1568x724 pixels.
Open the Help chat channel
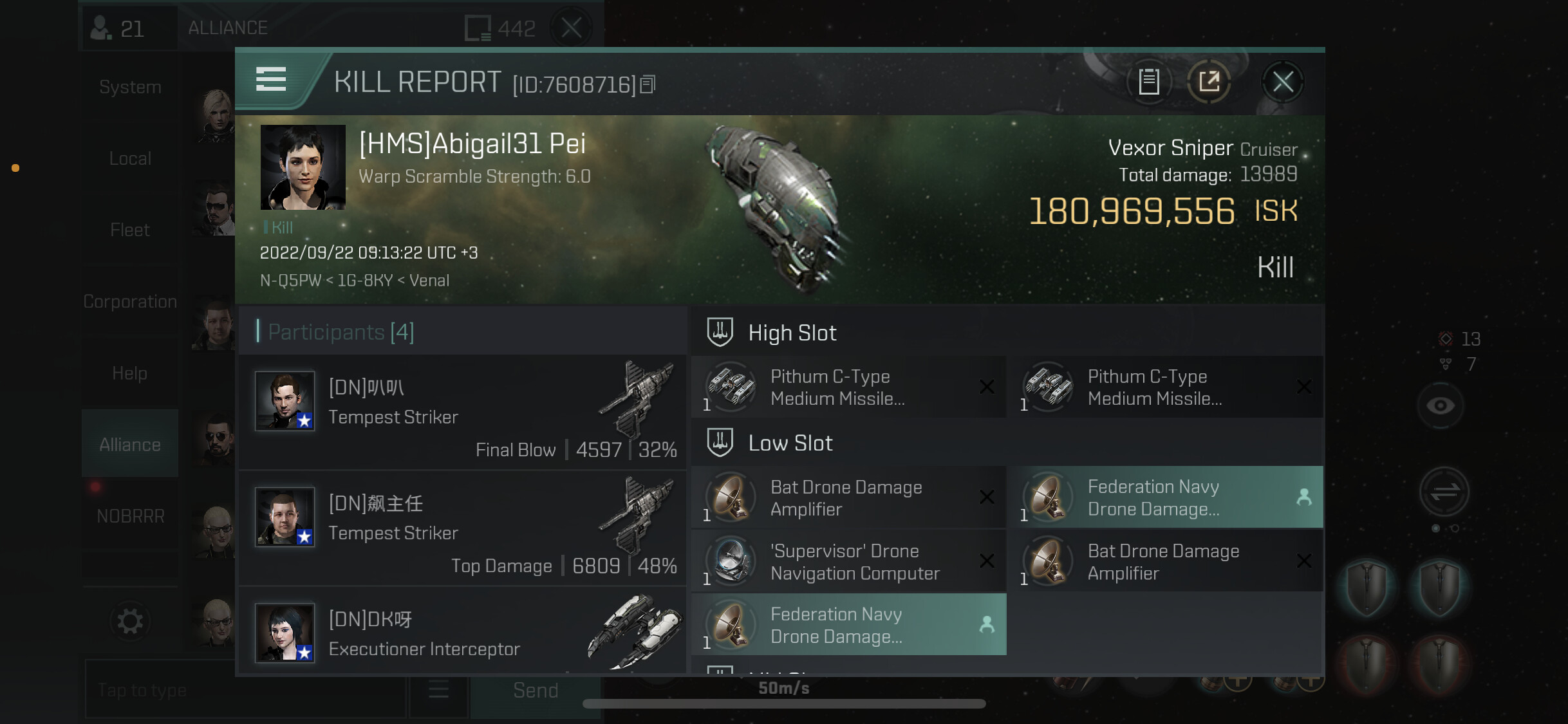pyautogui.click(x=130, y=373)
